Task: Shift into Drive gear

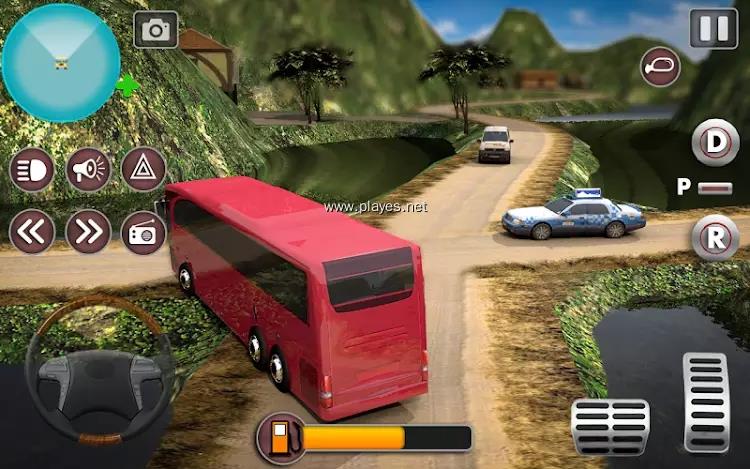Action: click(x=715, y=142)
